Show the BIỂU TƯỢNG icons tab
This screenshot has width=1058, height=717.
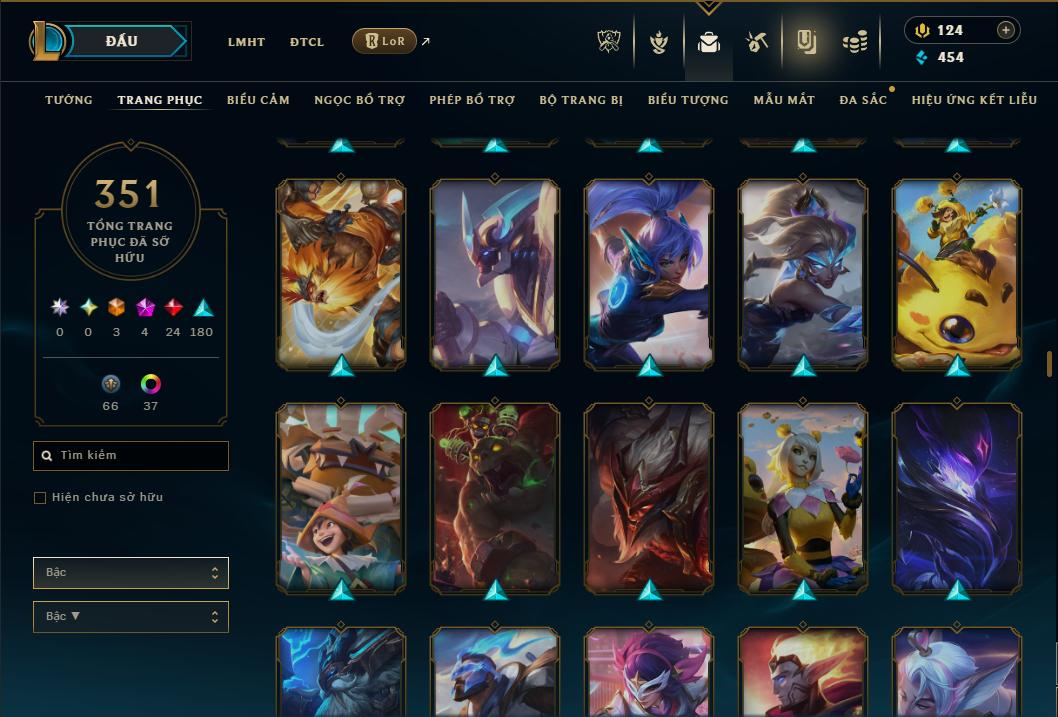(x=688, y=100)
